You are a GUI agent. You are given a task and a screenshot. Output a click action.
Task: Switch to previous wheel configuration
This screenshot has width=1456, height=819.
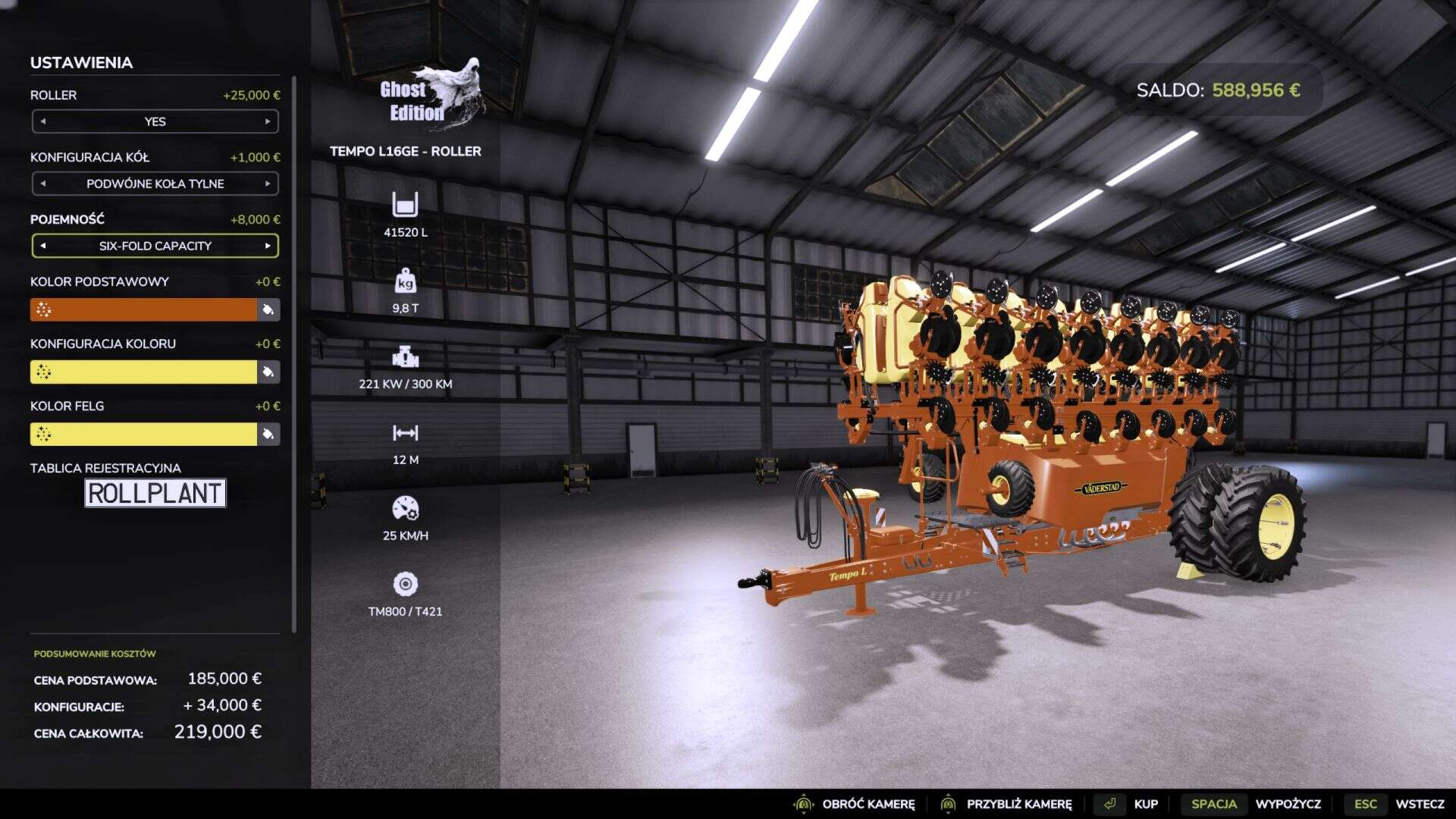tap(43, 184)
